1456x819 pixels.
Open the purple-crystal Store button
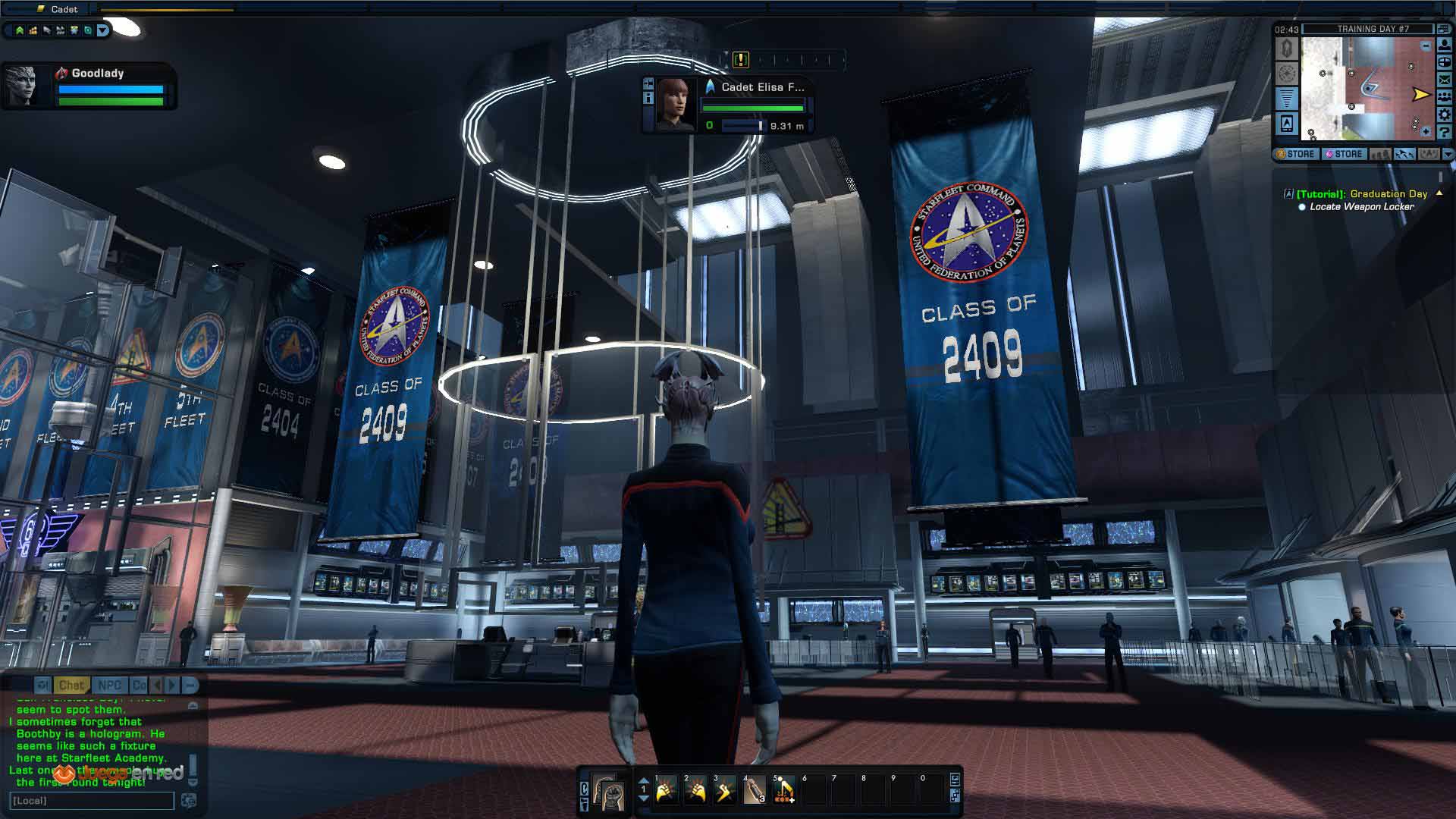pos(1344,154)
